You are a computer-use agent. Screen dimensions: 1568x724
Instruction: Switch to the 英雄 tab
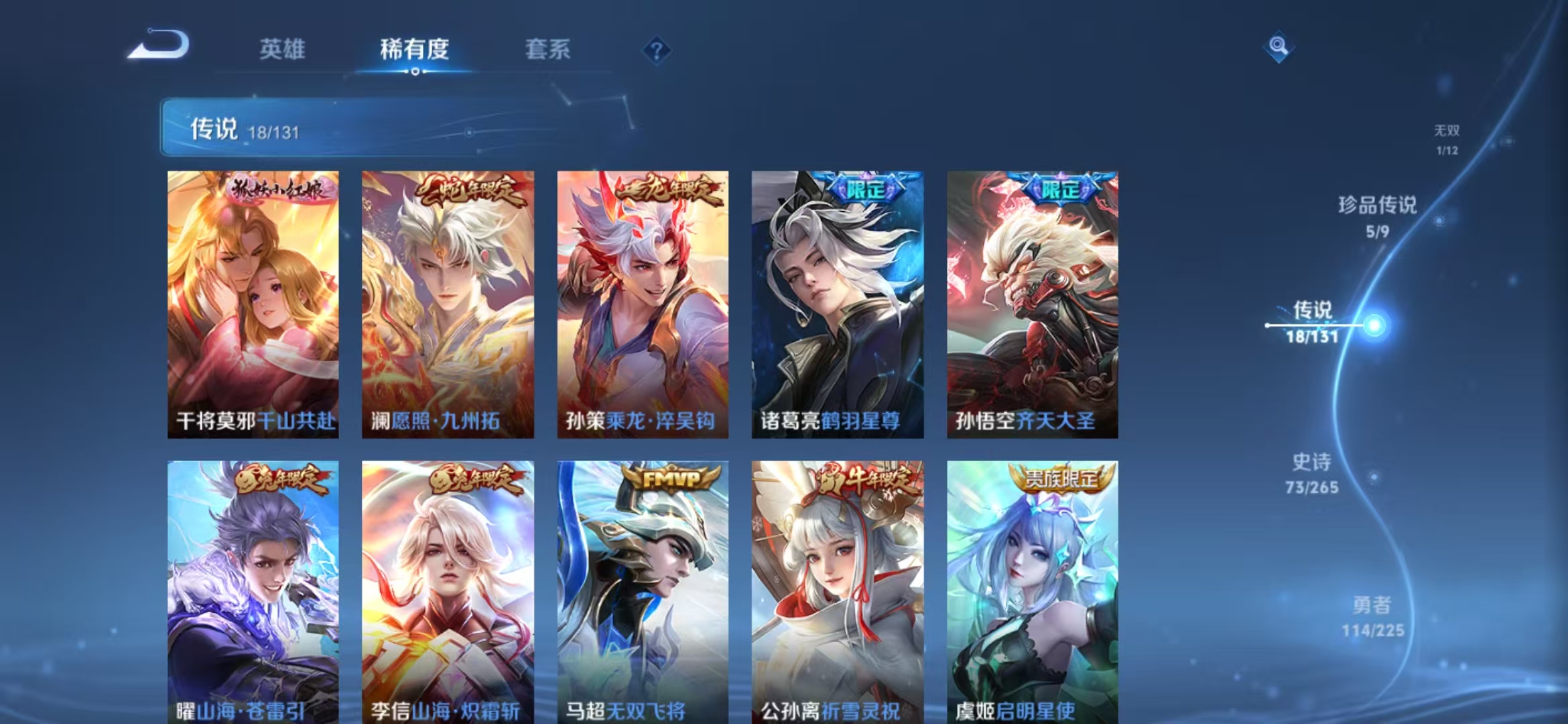[281, 49]
